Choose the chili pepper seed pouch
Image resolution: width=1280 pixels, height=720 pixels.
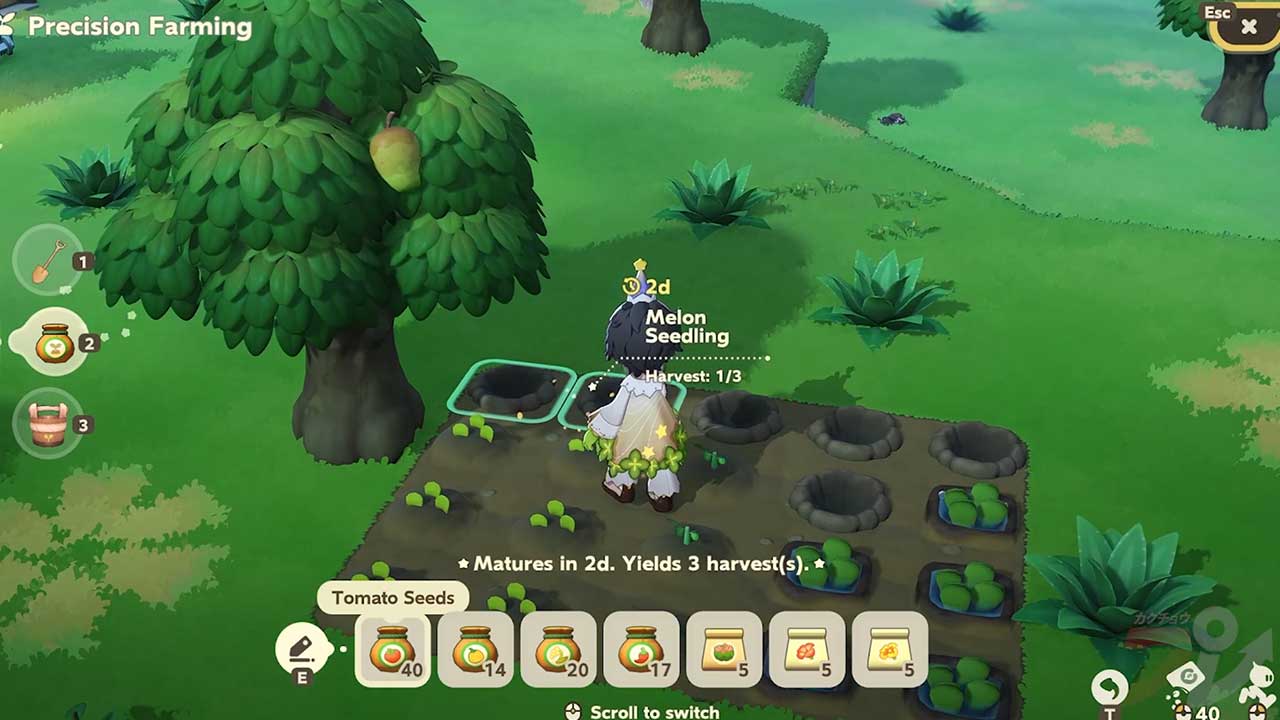tap(642, 650)
